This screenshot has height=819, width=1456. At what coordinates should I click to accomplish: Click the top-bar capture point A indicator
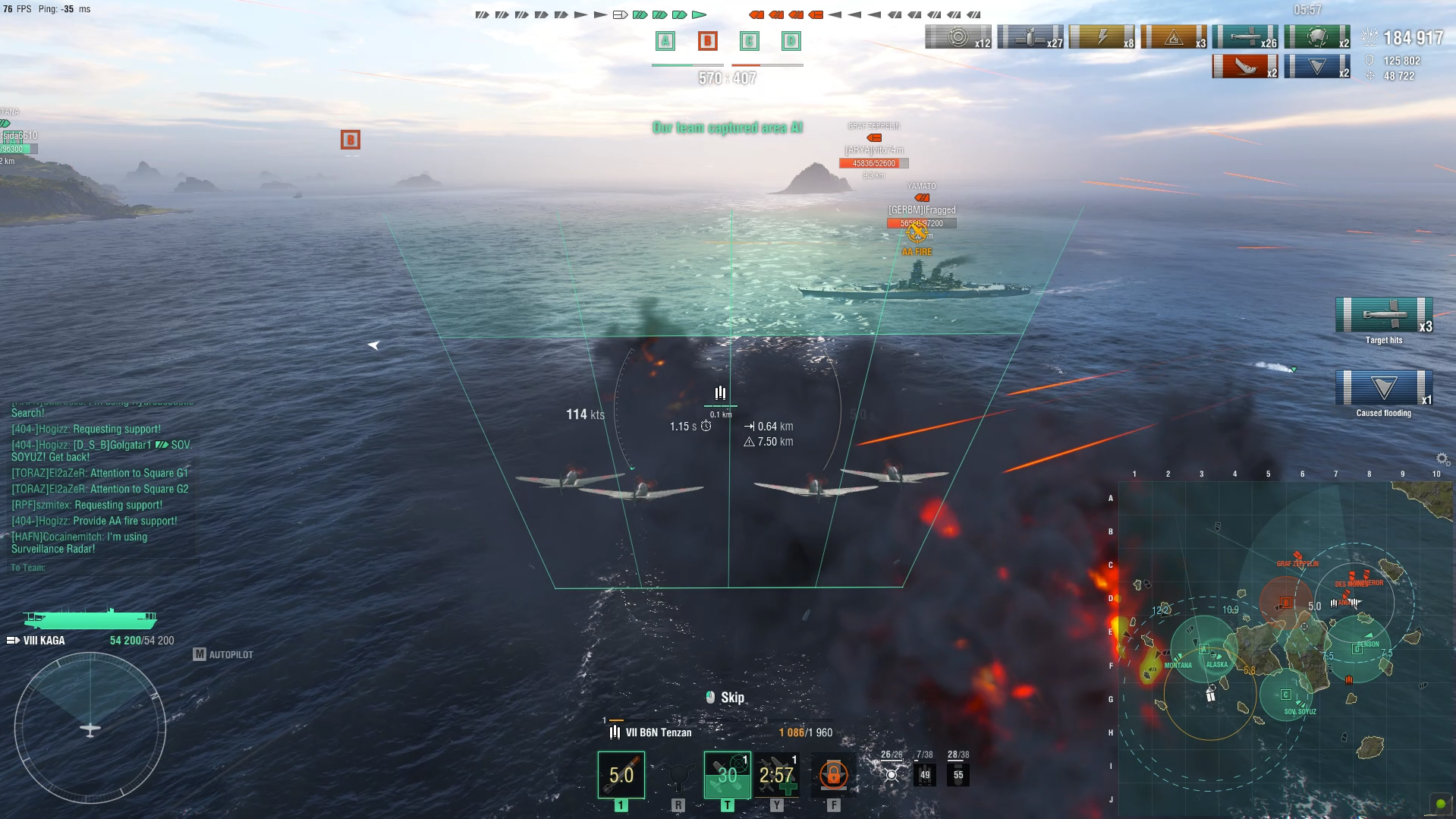pos(665,41)
